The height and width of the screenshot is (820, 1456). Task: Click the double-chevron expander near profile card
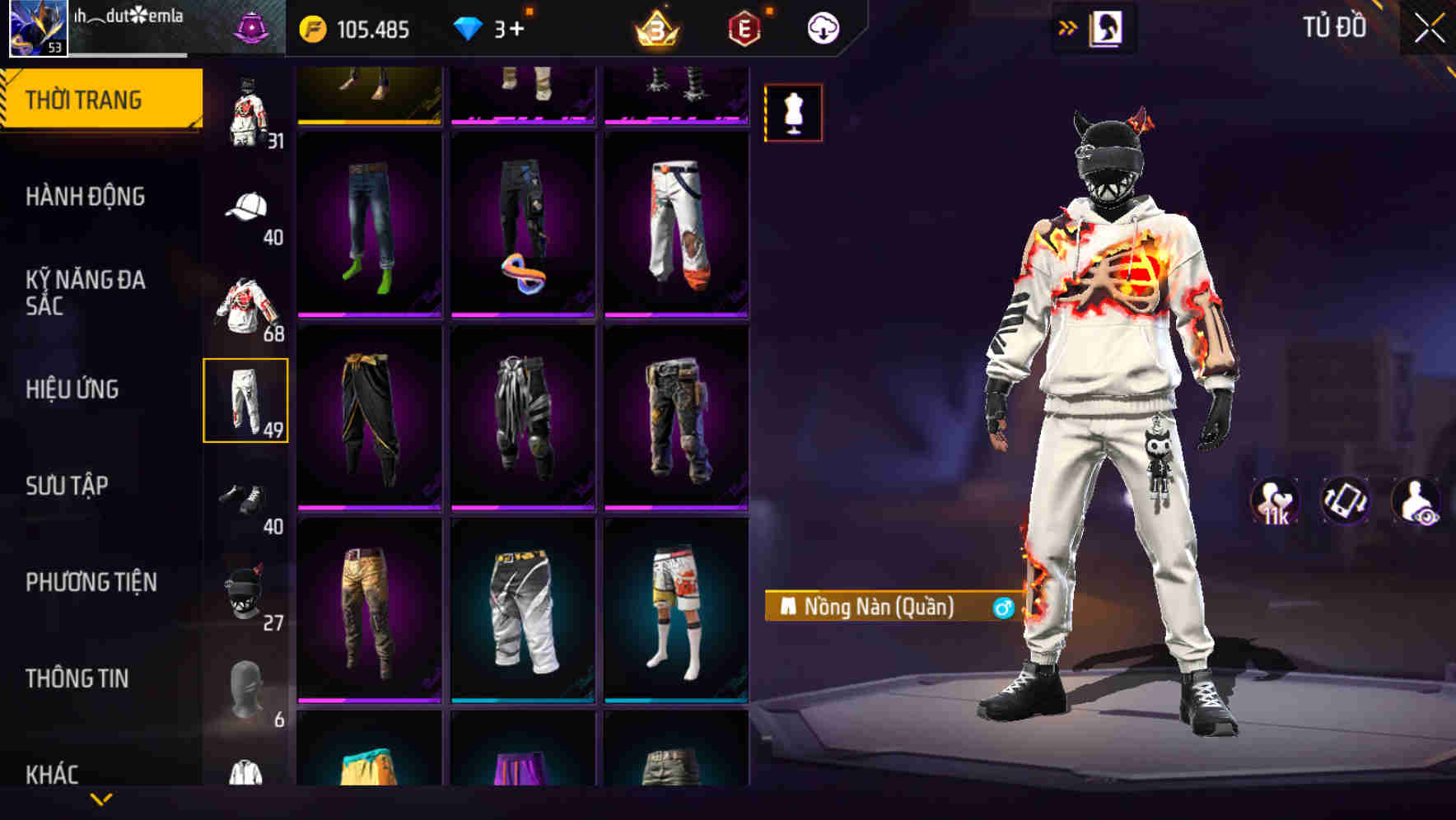point(1066,27)
